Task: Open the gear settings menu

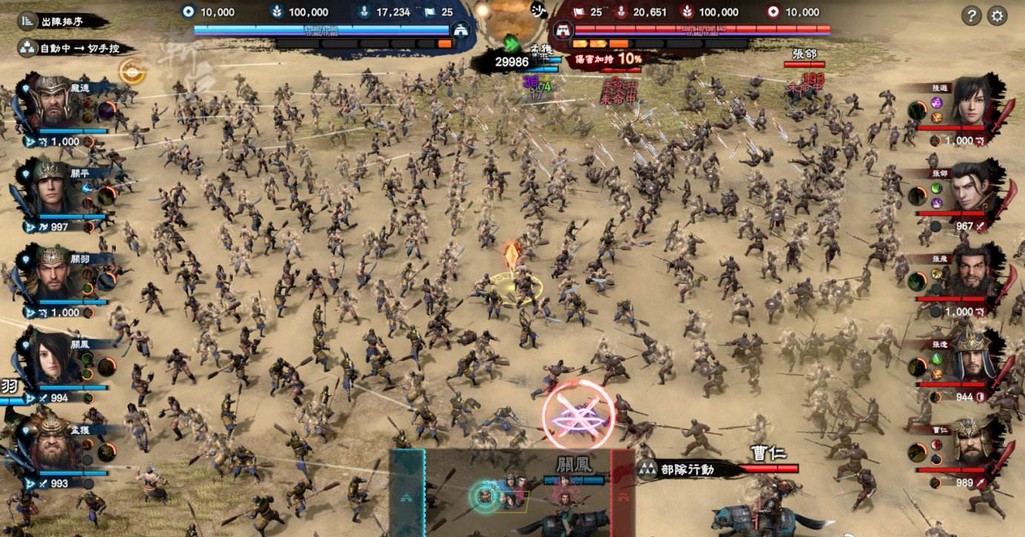Action: [997, 15]
